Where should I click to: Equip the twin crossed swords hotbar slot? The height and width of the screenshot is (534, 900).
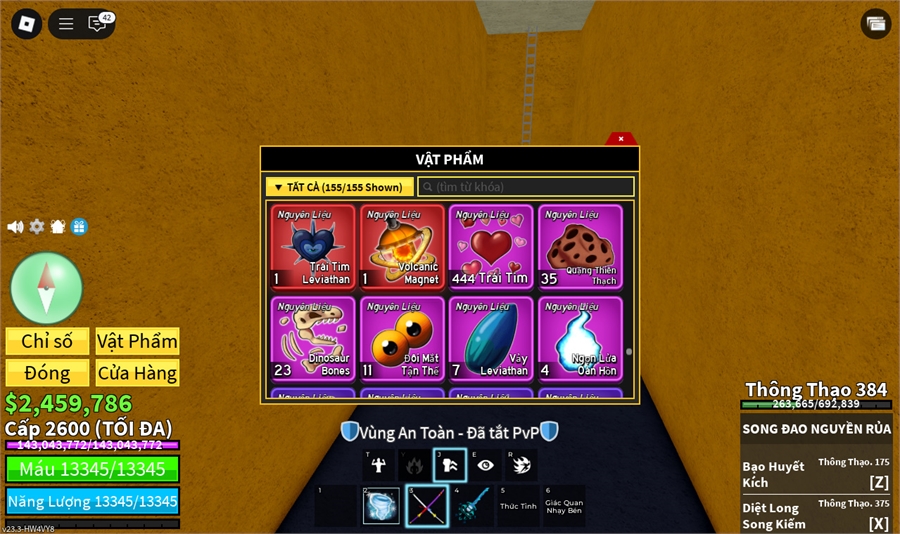coord(425,506)
